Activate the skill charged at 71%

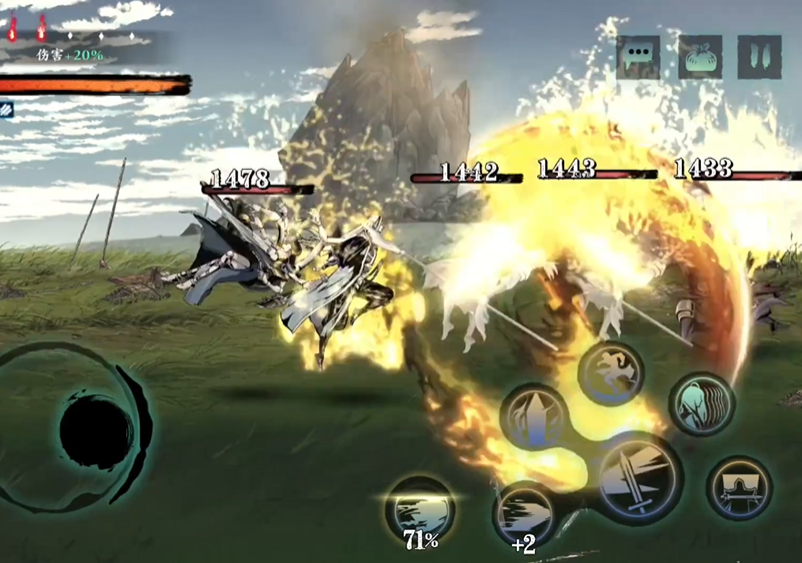tap(420, 506)
